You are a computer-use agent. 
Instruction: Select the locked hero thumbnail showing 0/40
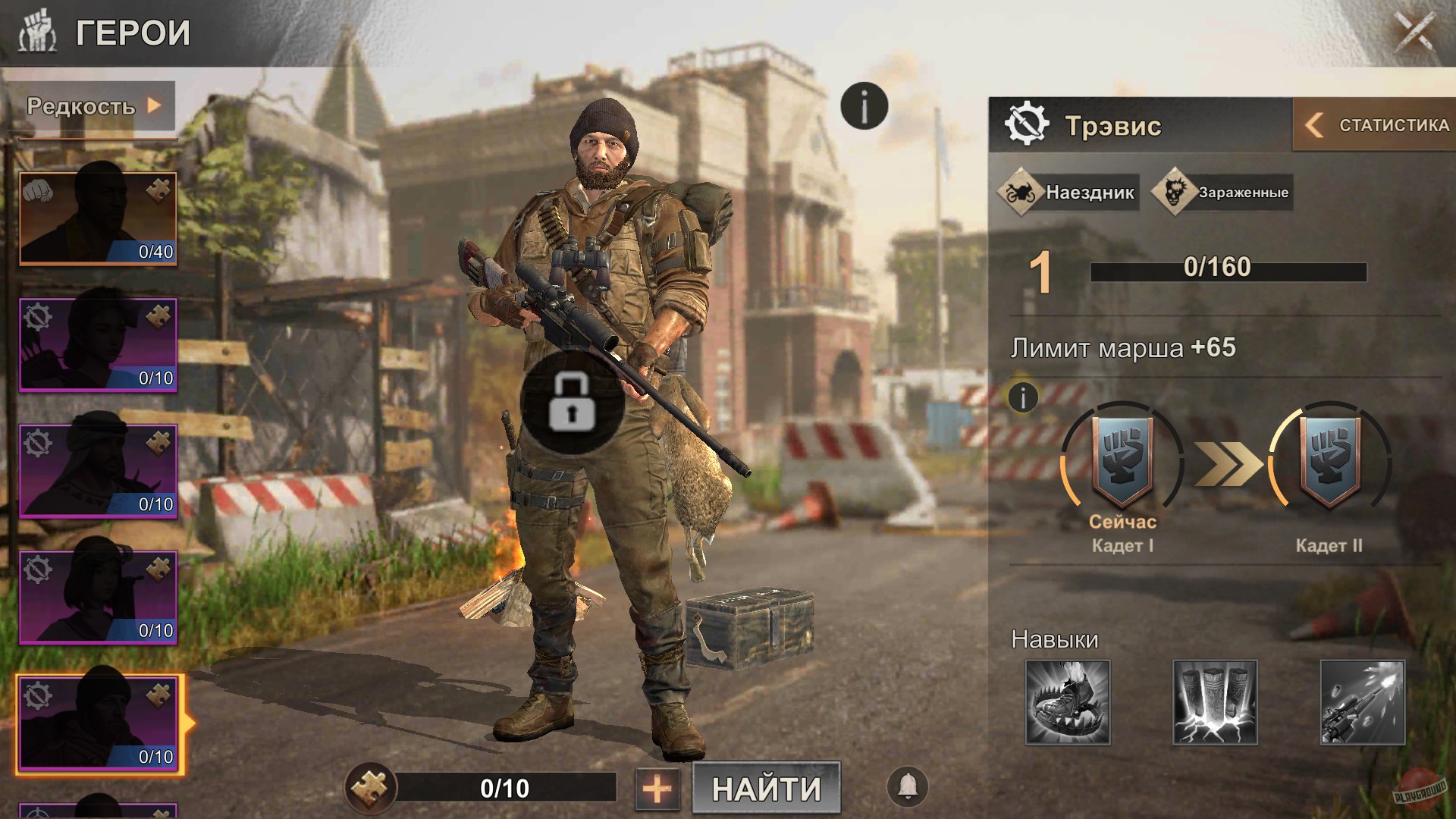click(x=97, y=218)
